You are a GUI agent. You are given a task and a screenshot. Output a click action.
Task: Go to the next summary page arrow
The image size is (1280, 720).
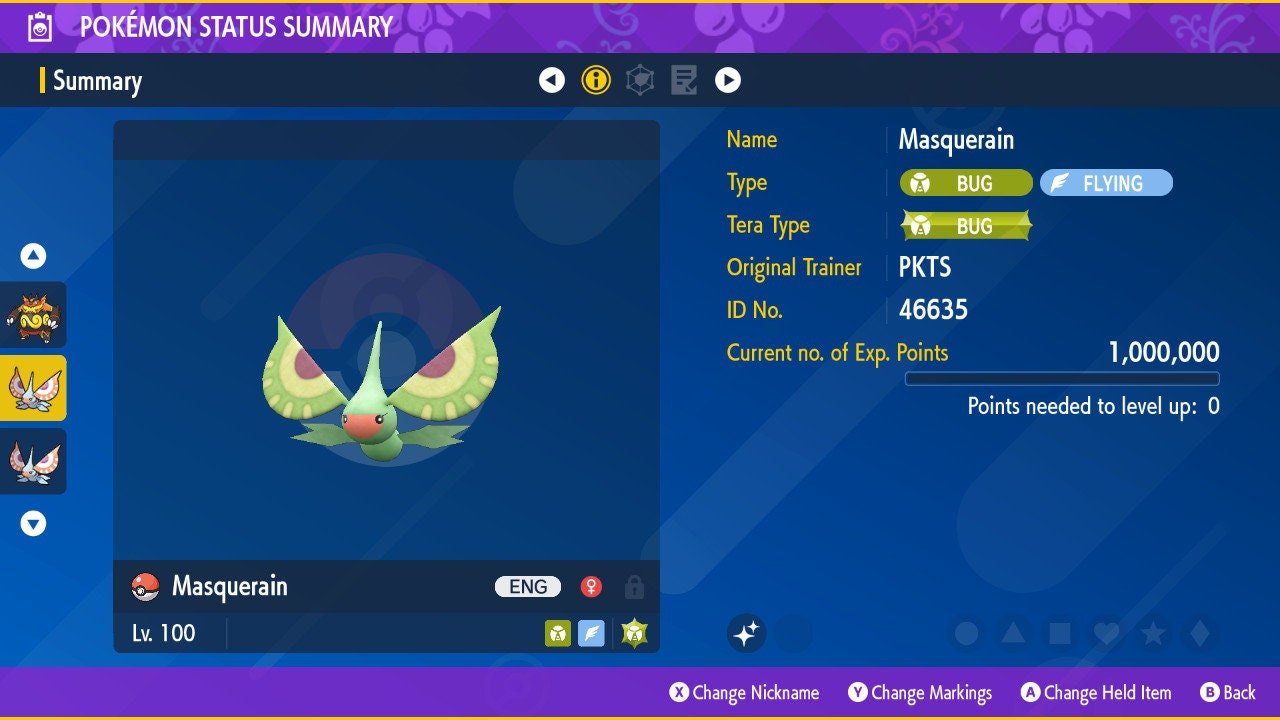728,80
